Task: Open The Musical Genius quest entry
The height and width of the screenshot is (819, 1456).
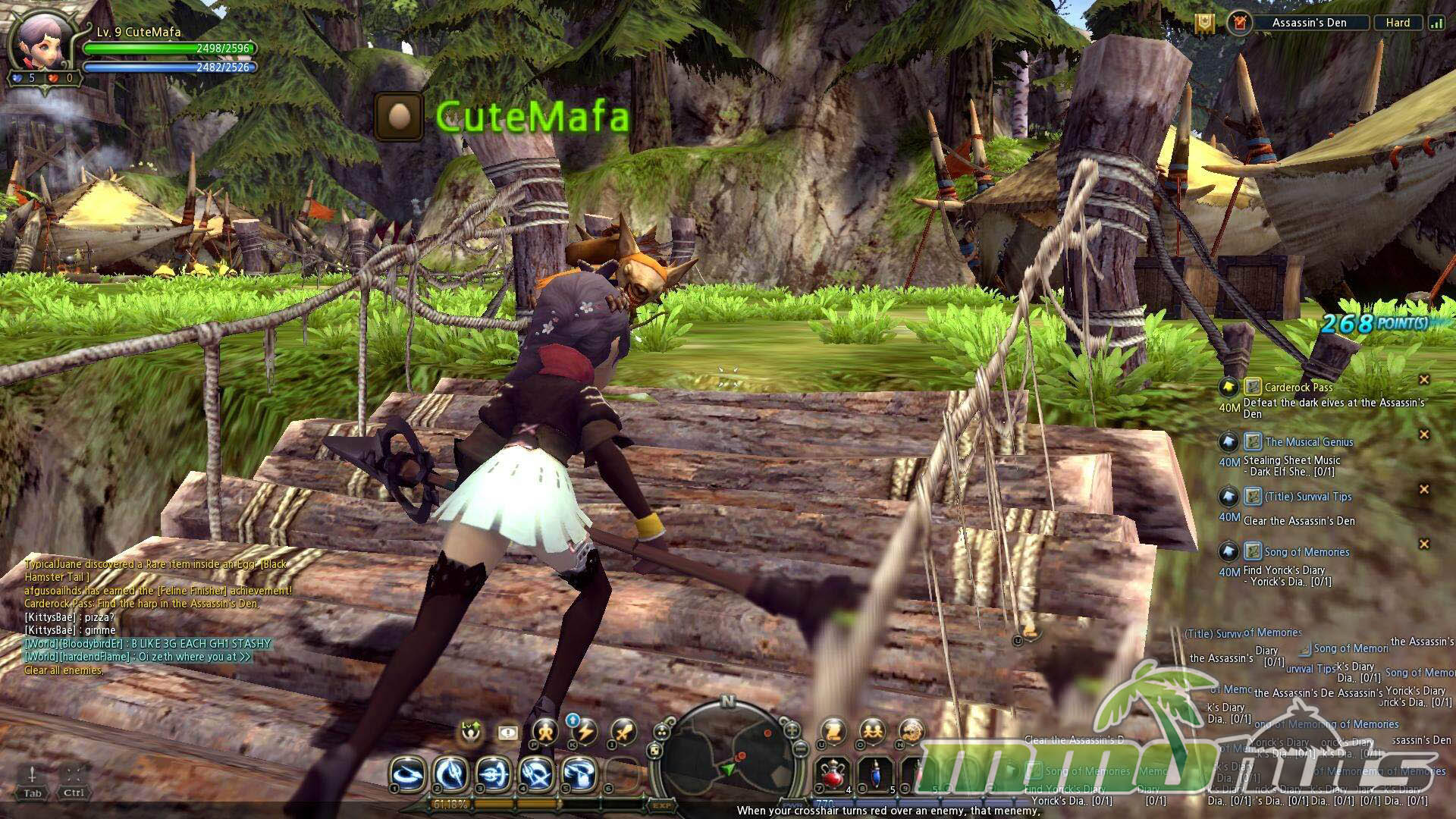Action: [1309, 442]
